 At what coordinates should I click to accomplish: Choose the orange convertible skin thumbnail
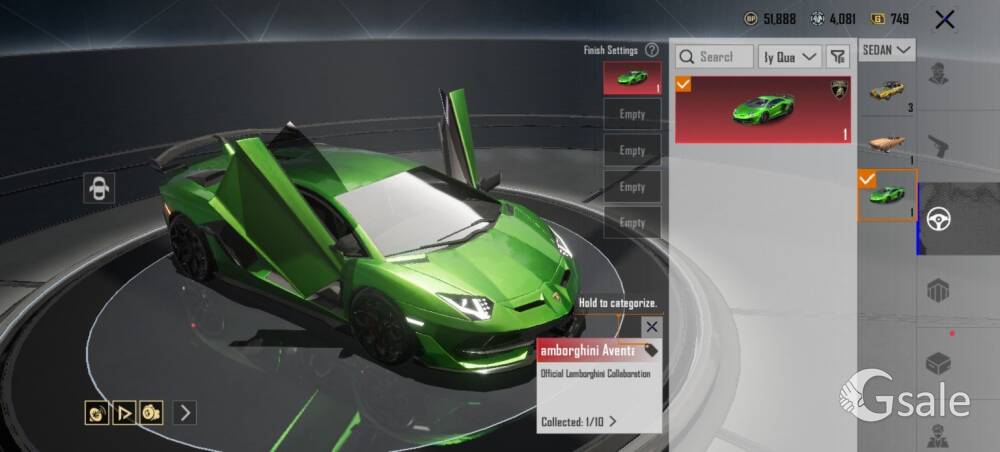click(888, 142)
